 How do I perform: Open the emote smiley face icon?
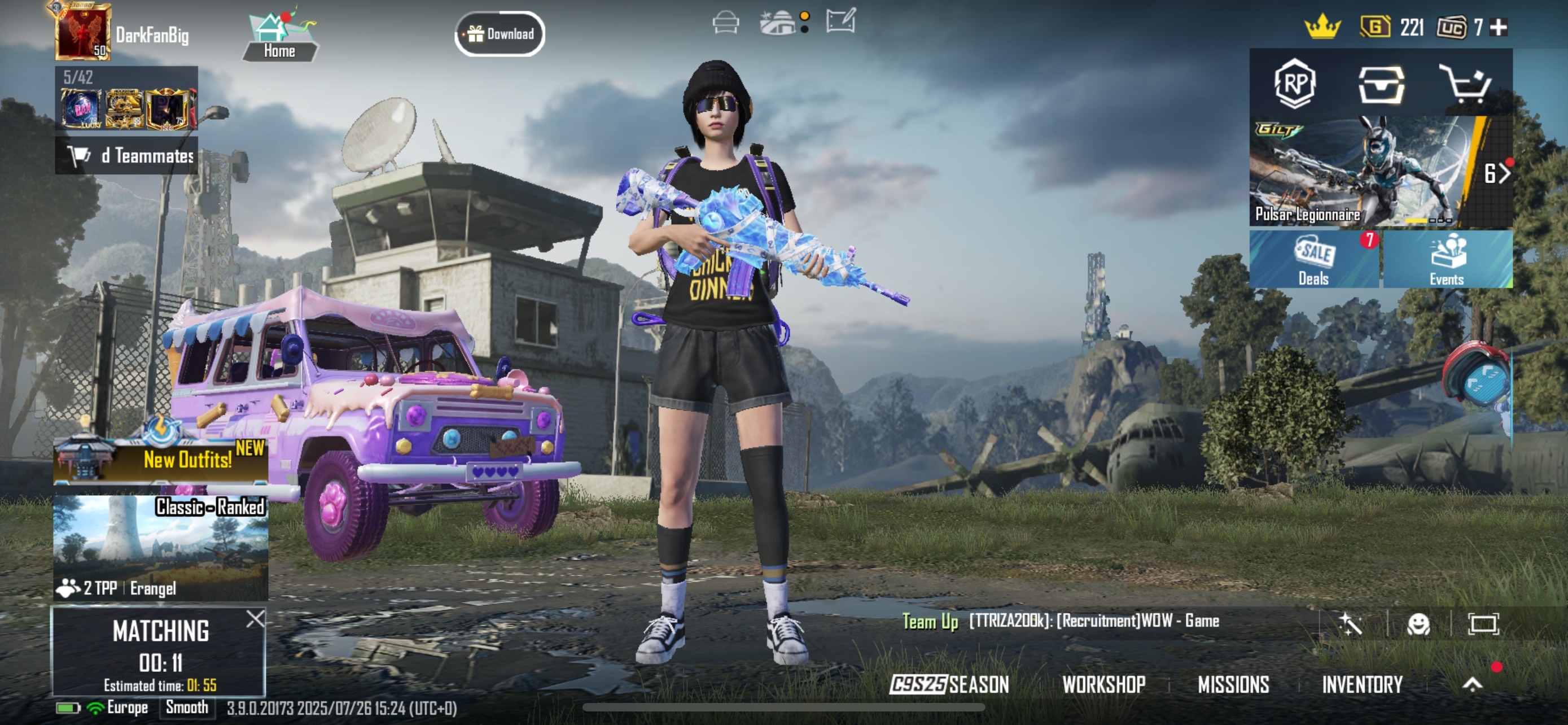[x=1418, y=624]
